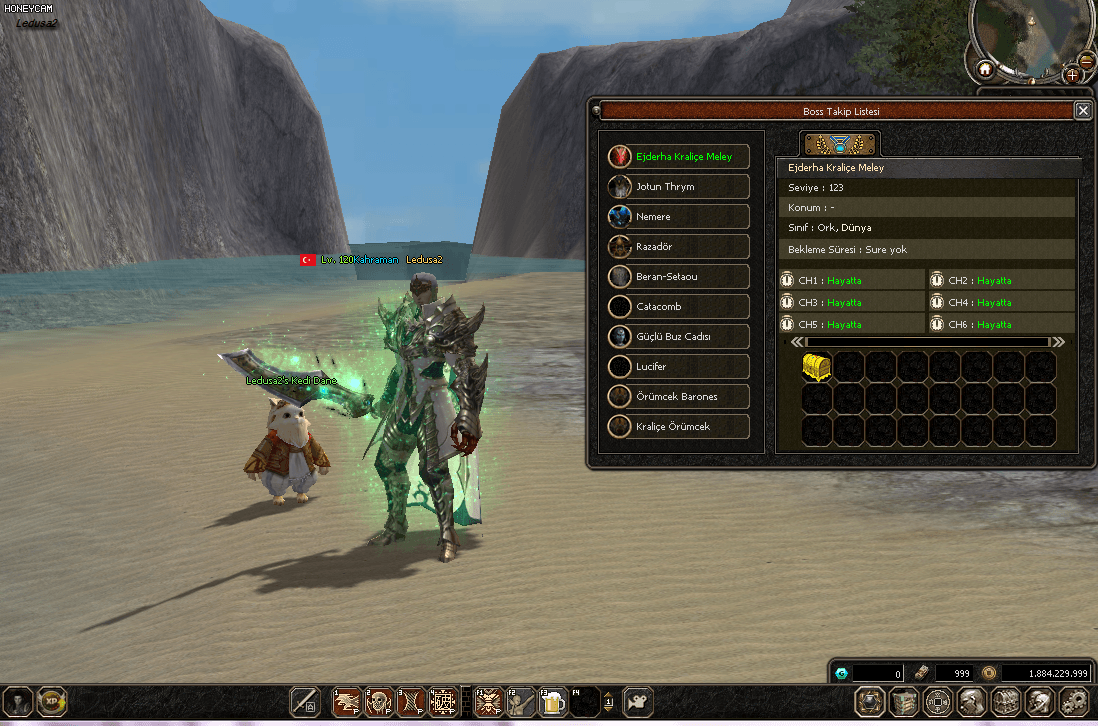1098x726 pixels.
Task: Select the Nemere boss entry
Action: [x=679, y=217]
